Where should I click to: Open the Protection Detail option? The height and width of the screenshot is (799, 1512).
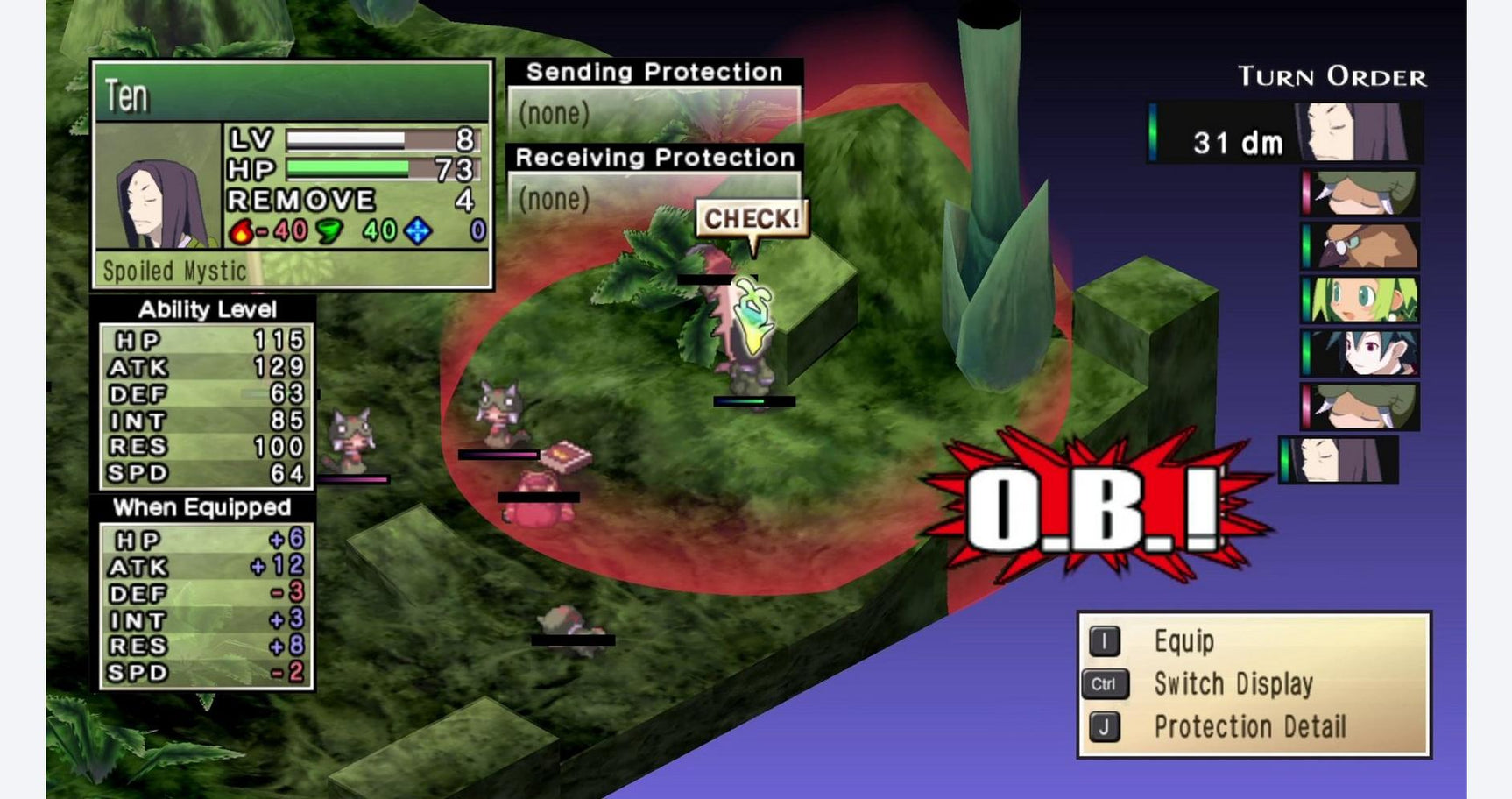[1248, 727]
